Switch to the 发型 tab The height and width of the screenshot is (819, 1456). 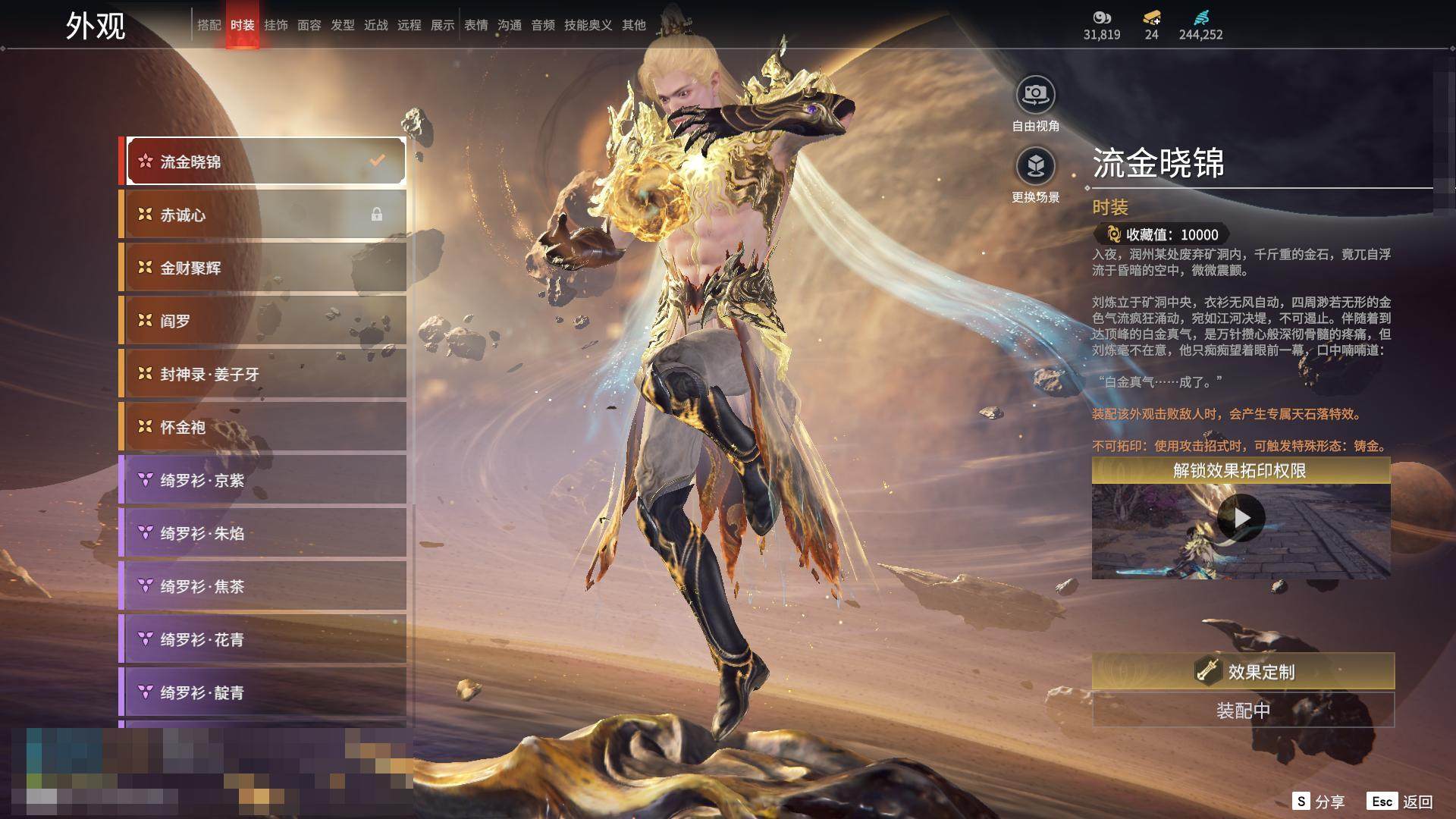click(x=342, y=25)
